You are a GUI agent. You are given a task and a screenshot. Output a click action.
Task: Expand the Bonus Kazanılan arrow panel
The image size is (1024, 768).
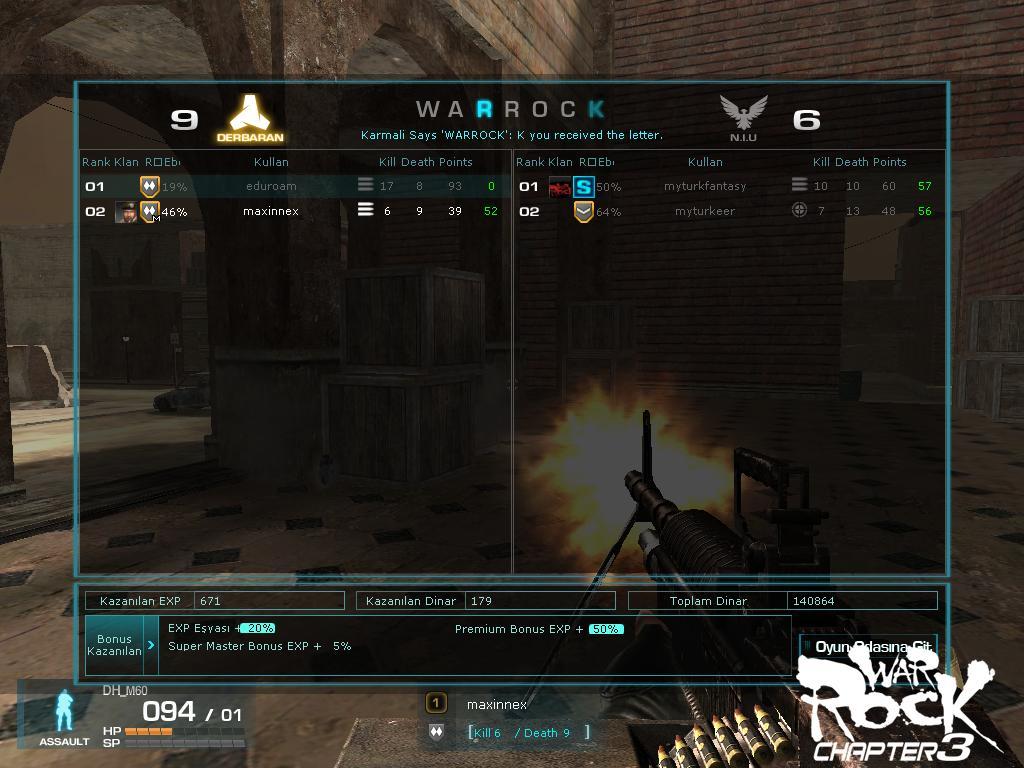coord(151,645)
